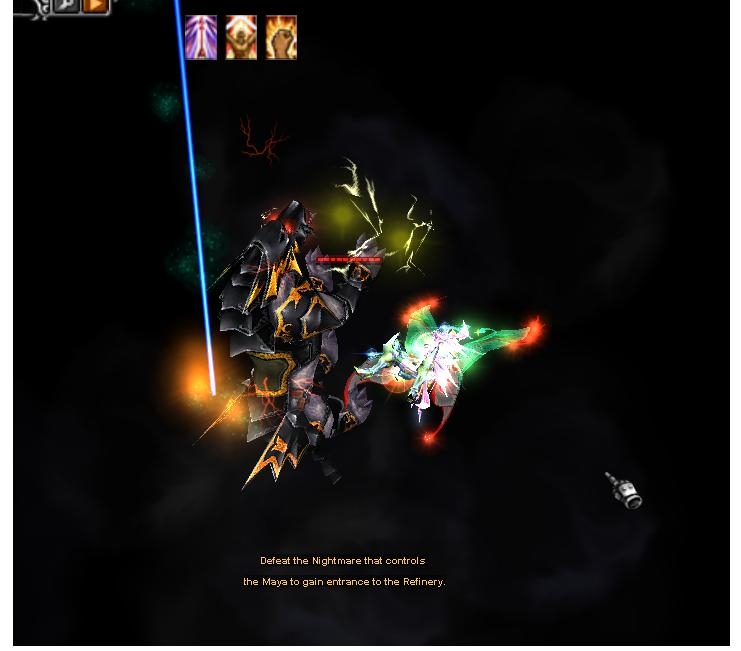This screenshot has width=741, height=651.
Task: Click the purple light-beam buff icon
Action: pyautogui.click(x=201, y=38)
